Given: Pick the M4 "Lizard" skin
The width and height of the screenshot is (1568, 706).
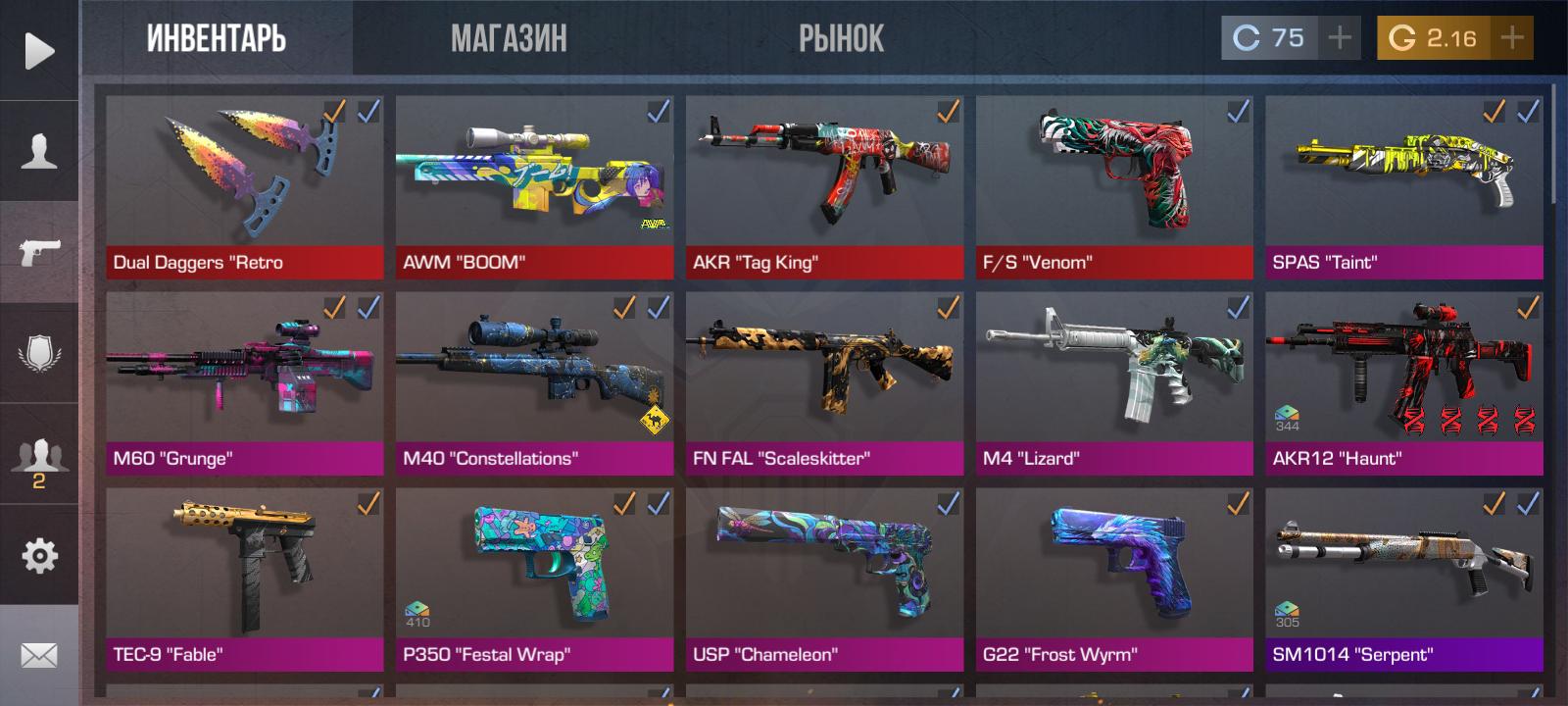Looking at the screenshot, I should click(x=1114, y=382).
